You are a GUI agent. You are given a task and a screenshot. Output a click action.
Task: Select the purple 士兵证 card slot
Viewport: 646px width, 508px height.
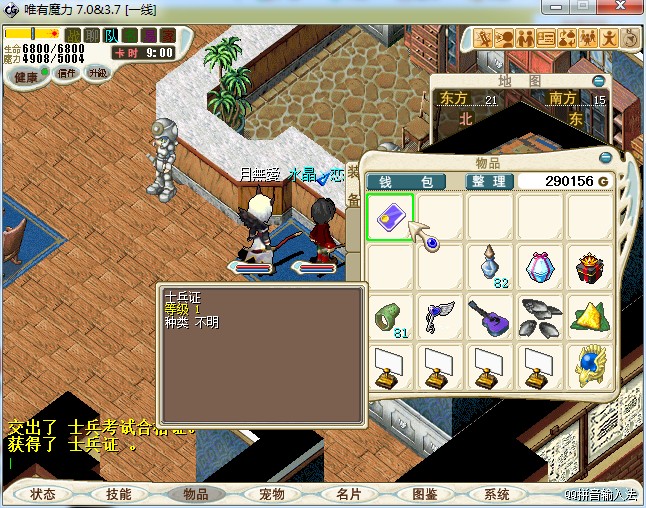point(389,217)
